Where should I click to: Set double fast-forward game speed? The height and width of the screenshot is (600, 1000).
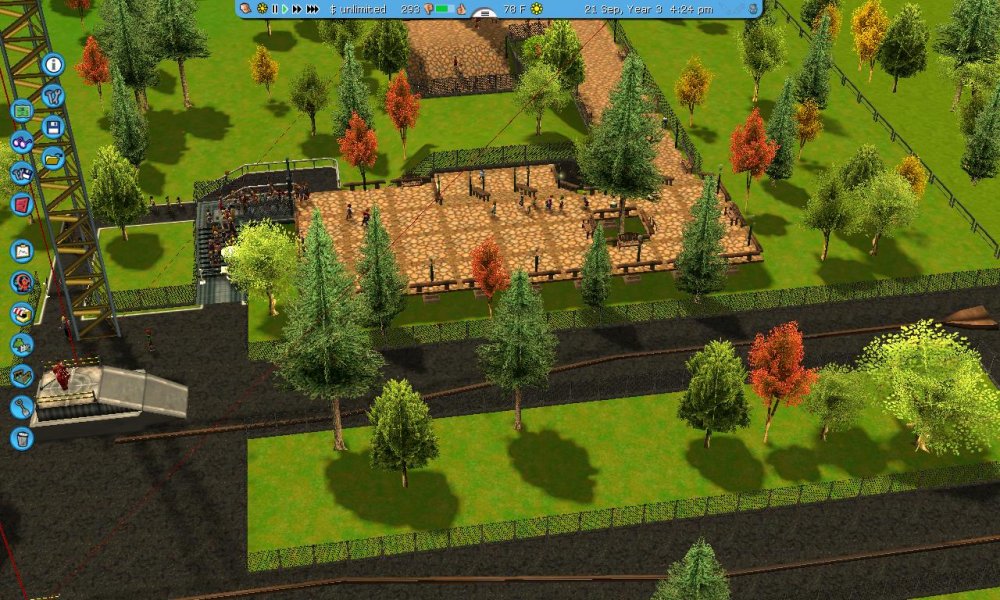click(x=297, y=9)
